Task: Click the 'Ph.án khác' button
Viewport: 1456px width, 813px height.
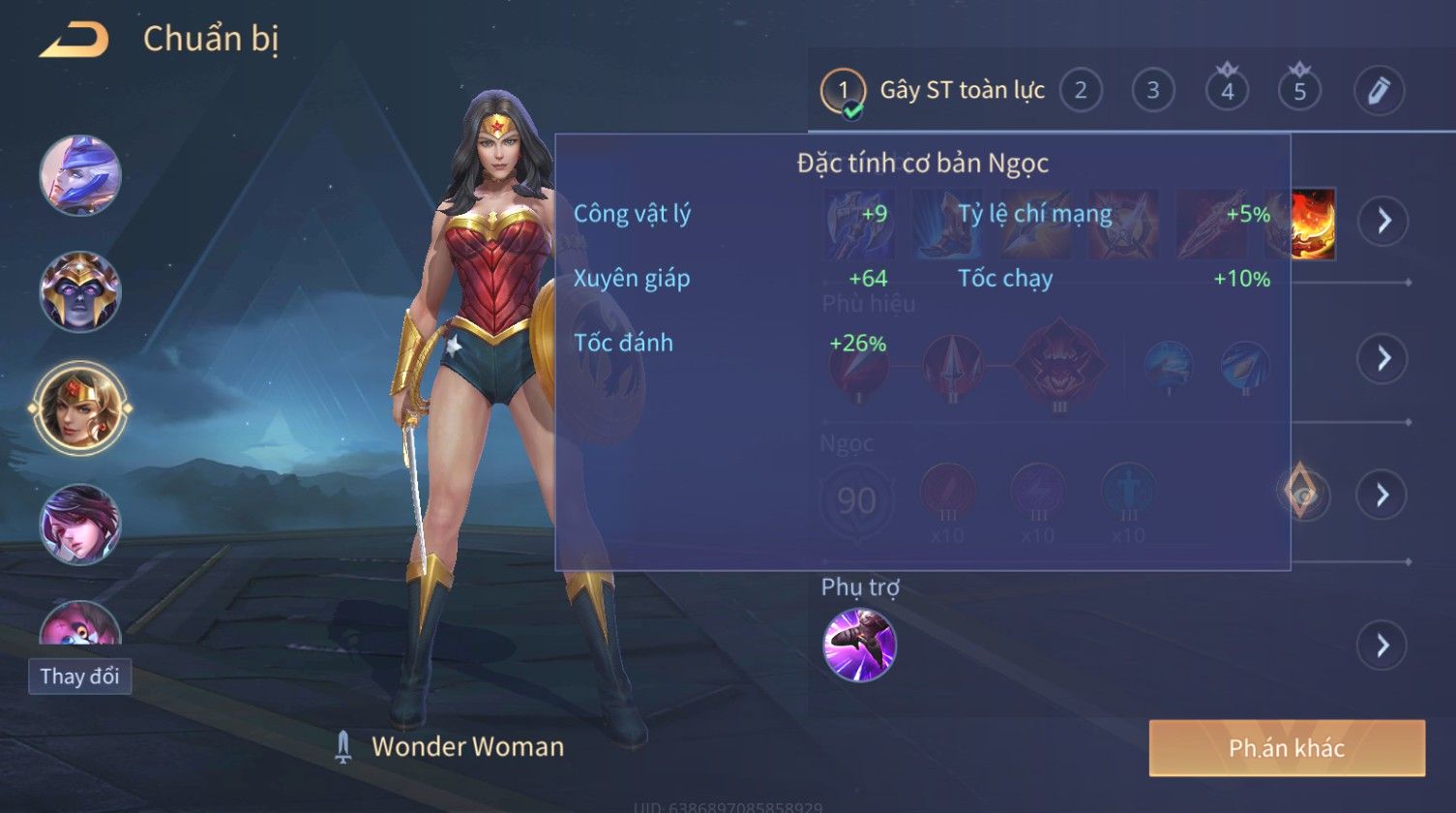Action: click(1287, 748)
